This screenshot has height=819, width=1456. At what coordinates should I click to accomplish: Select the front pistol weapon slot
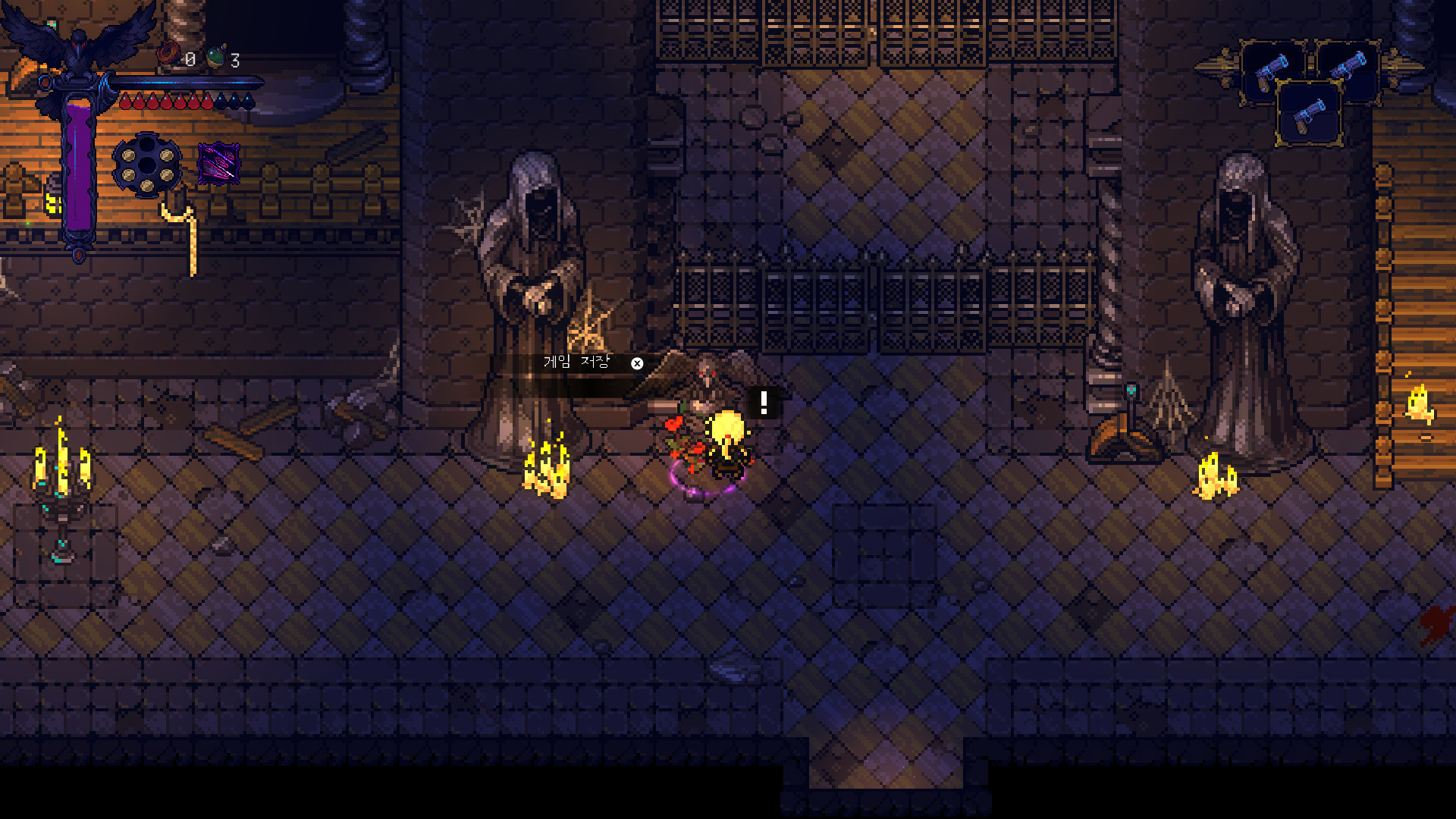click(1309, 115)
